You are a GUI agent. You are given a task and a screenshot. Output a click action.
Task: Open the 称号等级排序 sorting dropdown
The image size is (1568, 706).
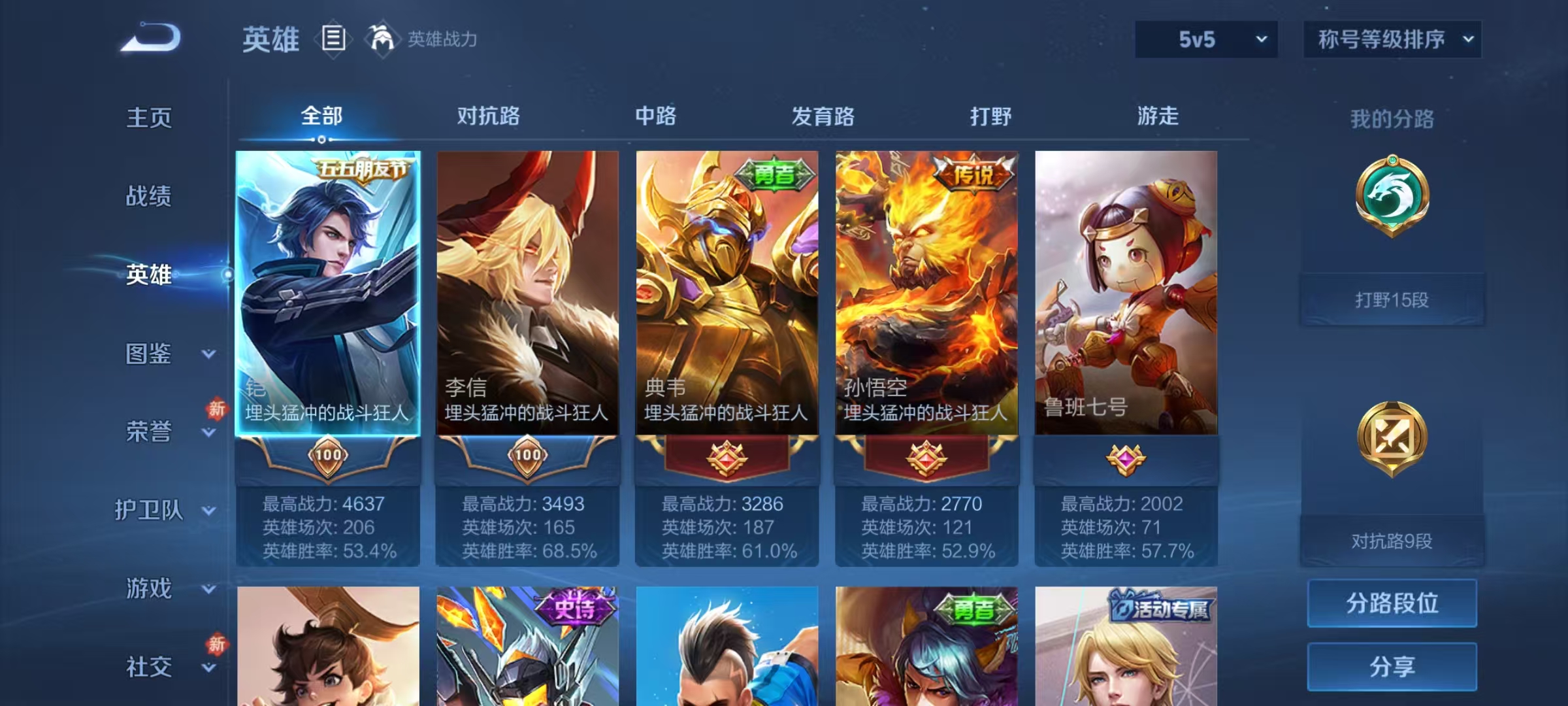(1392, 38)
